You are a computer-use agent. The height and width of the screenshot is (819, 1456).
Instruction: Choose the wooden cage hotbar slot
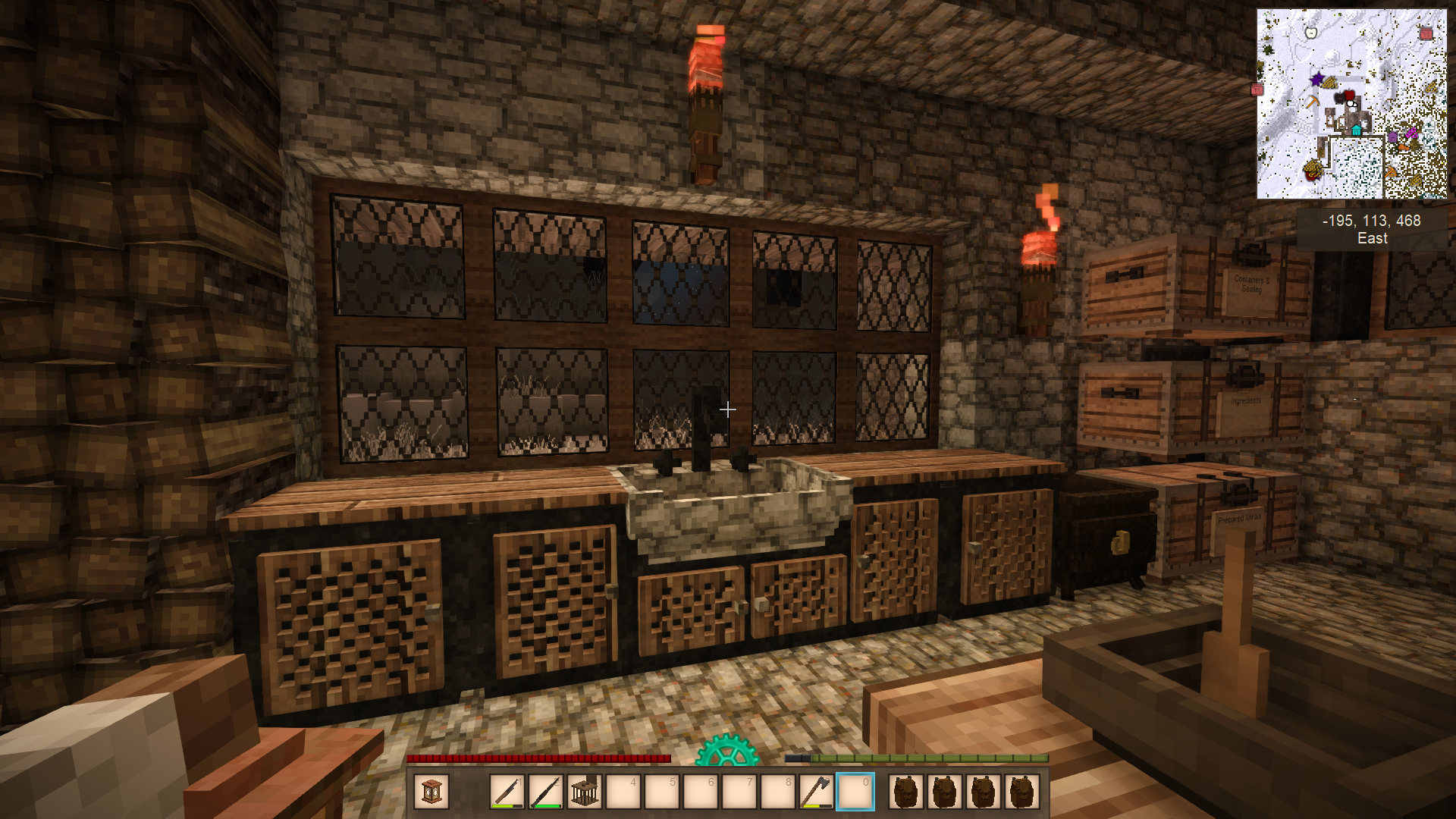tap(585, 792)
